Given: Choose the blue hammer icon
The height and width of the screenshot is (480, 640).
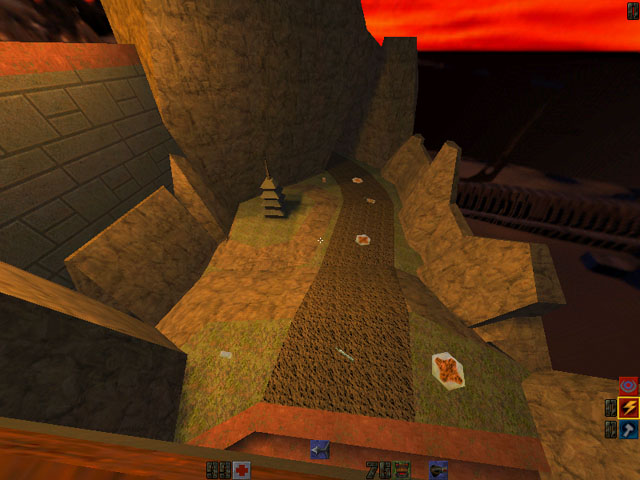Looking at the screenshot, I should pyautogui.click(x=628, y=429).
